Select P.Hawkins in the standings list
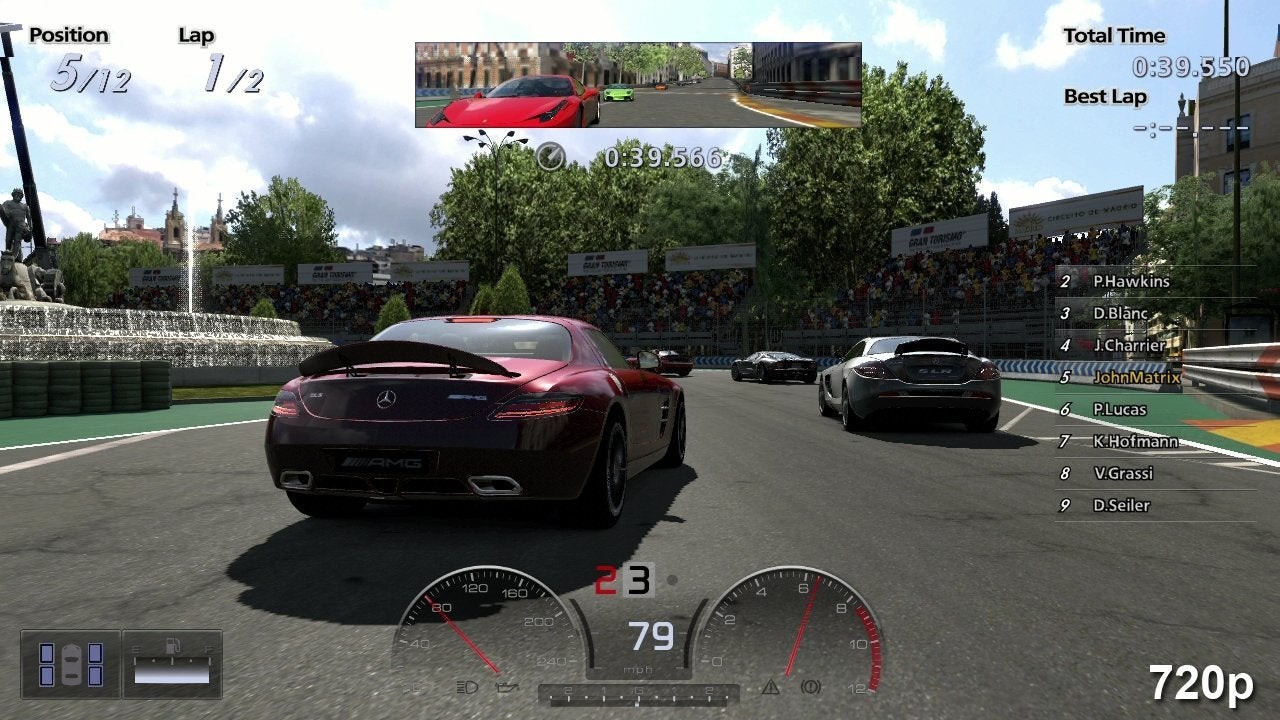 tap(1130, 282)
